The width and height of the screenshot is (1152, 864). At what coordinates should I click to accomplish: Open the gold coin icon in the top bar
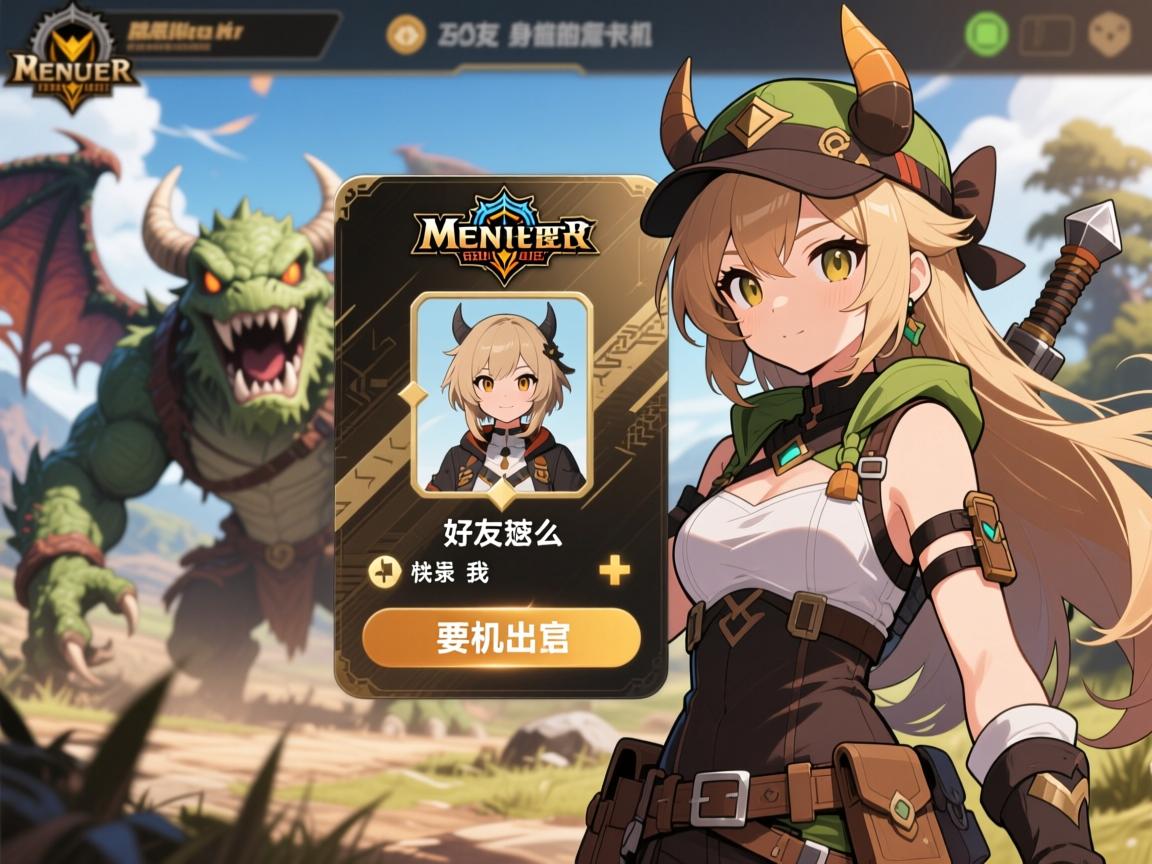coord(406,35)
